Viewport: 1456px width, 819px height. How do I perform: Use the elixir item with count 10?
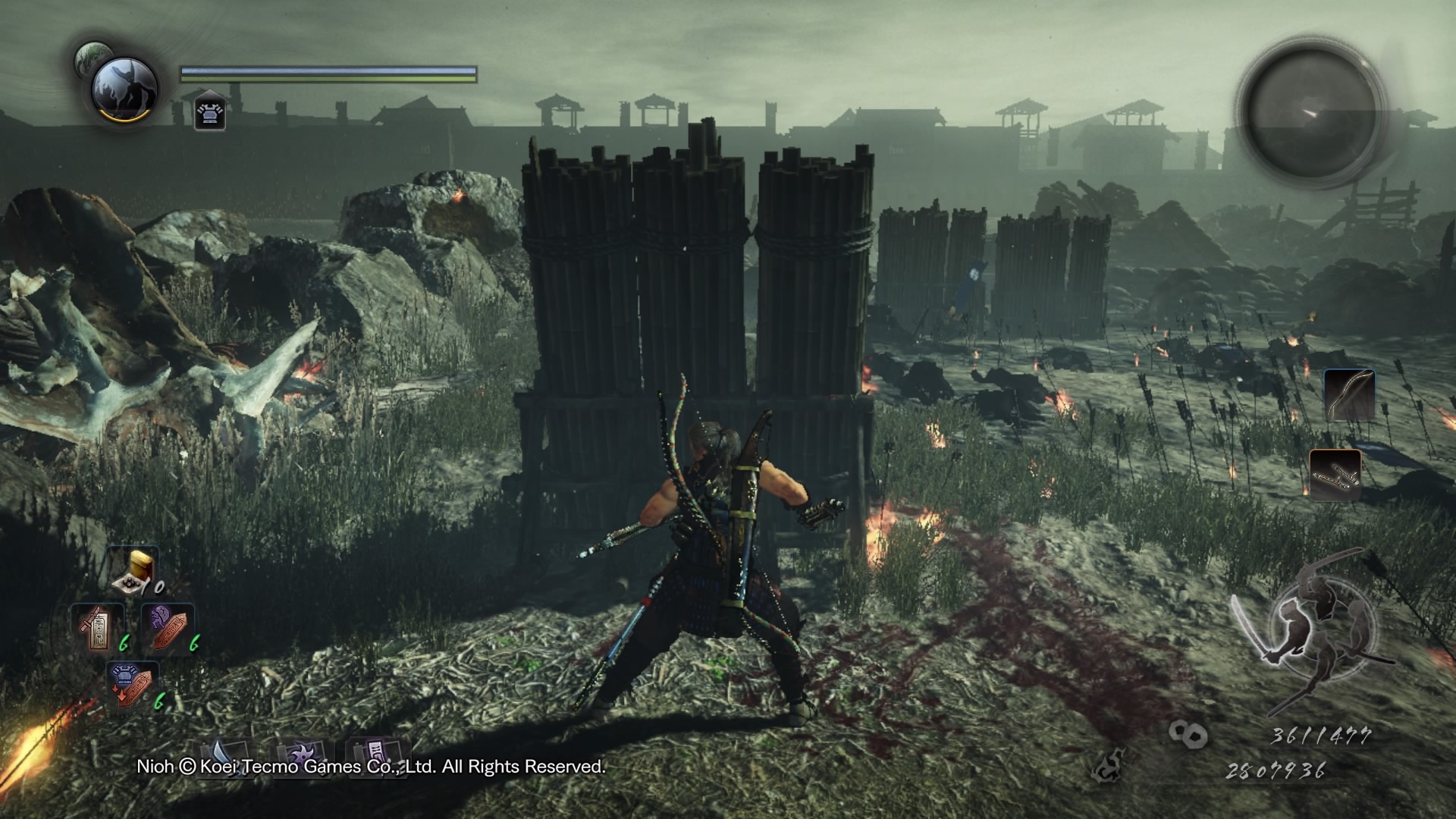[133, 568]
